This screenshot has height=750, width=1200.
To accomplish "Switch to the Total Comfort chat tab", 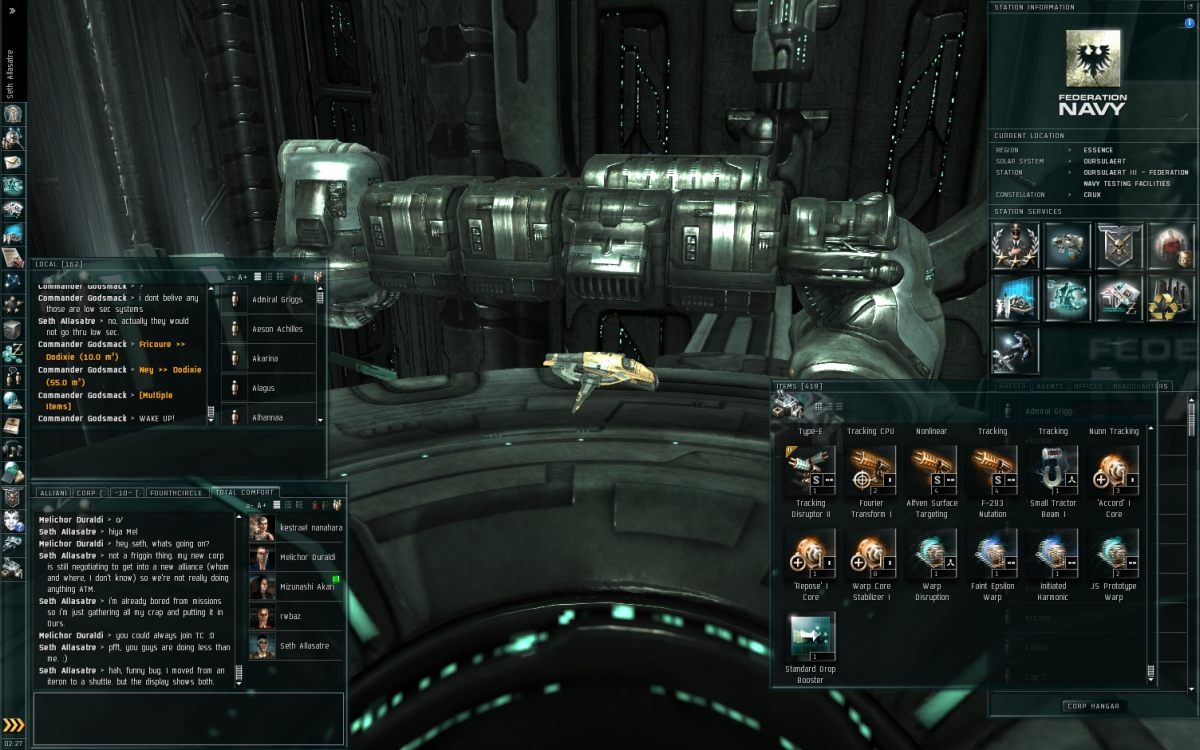I will tap(244, 493).
